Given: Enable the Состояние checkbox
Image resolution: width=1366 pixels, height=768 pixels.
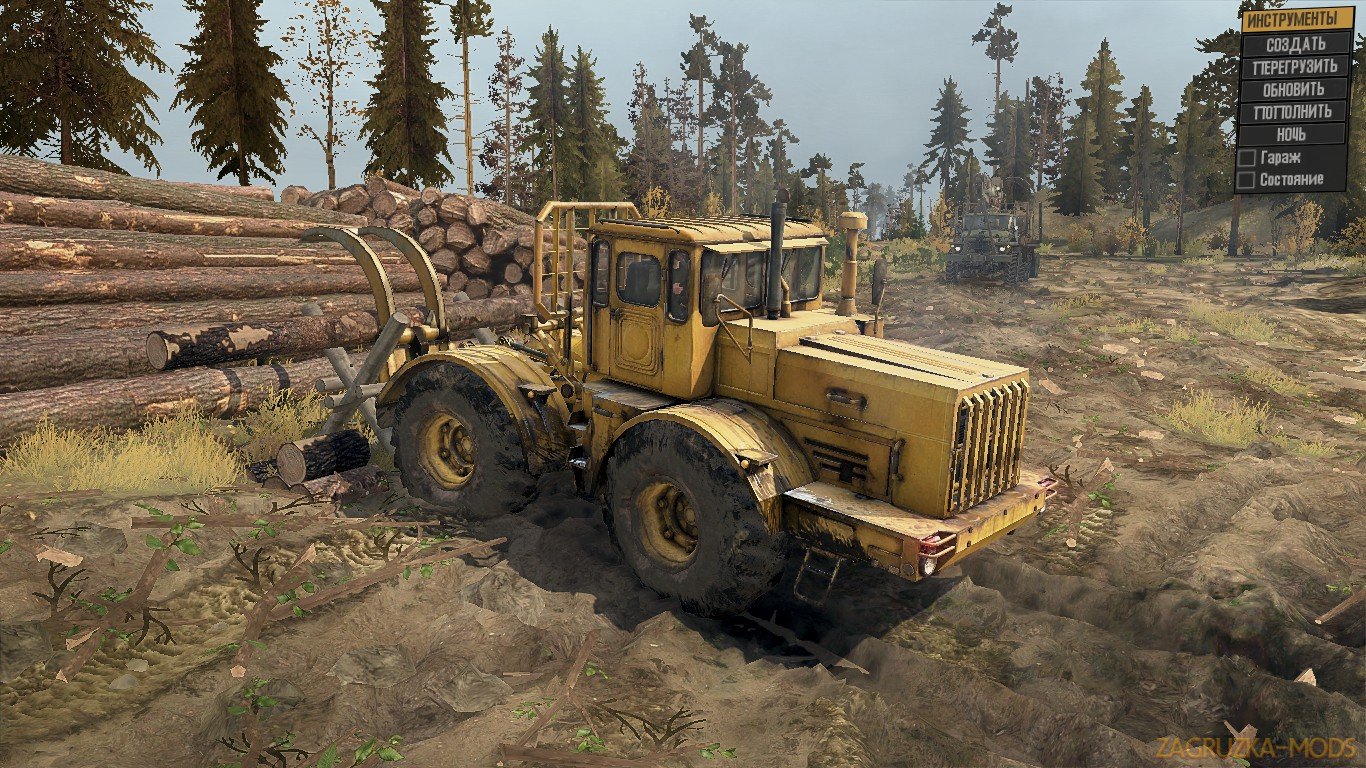Looking at the screenshot, I should 1244,181.
